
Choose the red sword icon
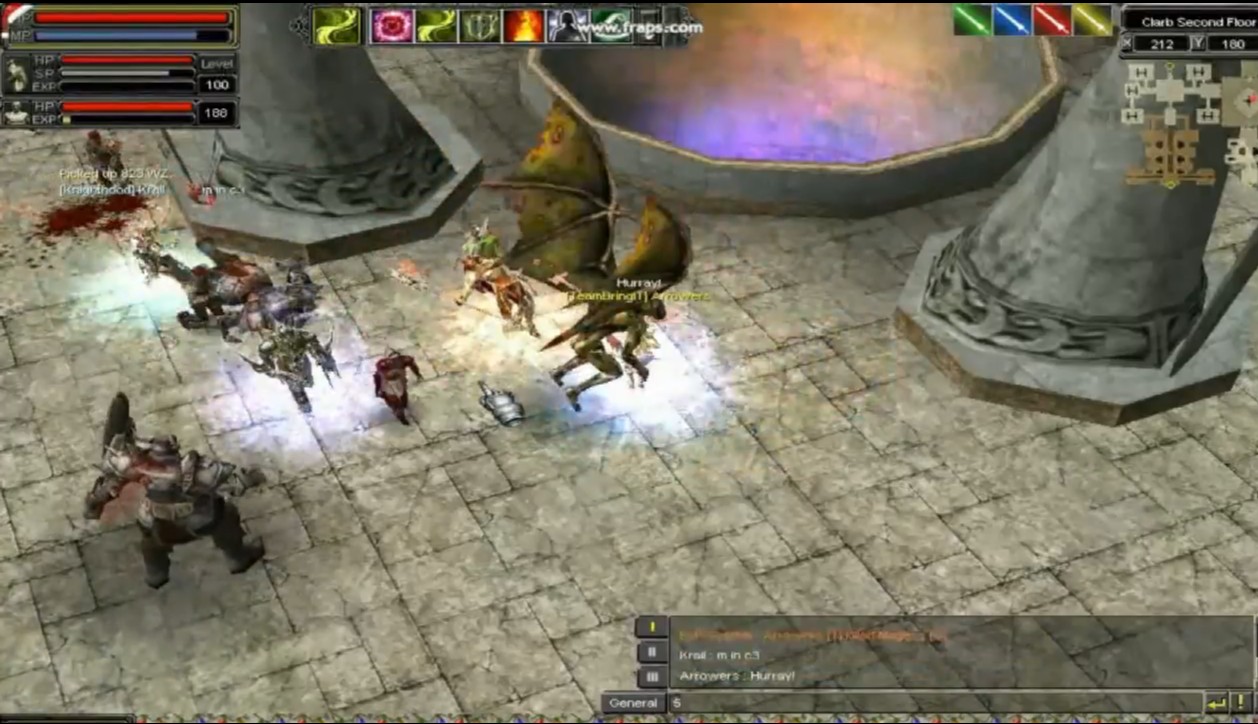pos(1052,20)
